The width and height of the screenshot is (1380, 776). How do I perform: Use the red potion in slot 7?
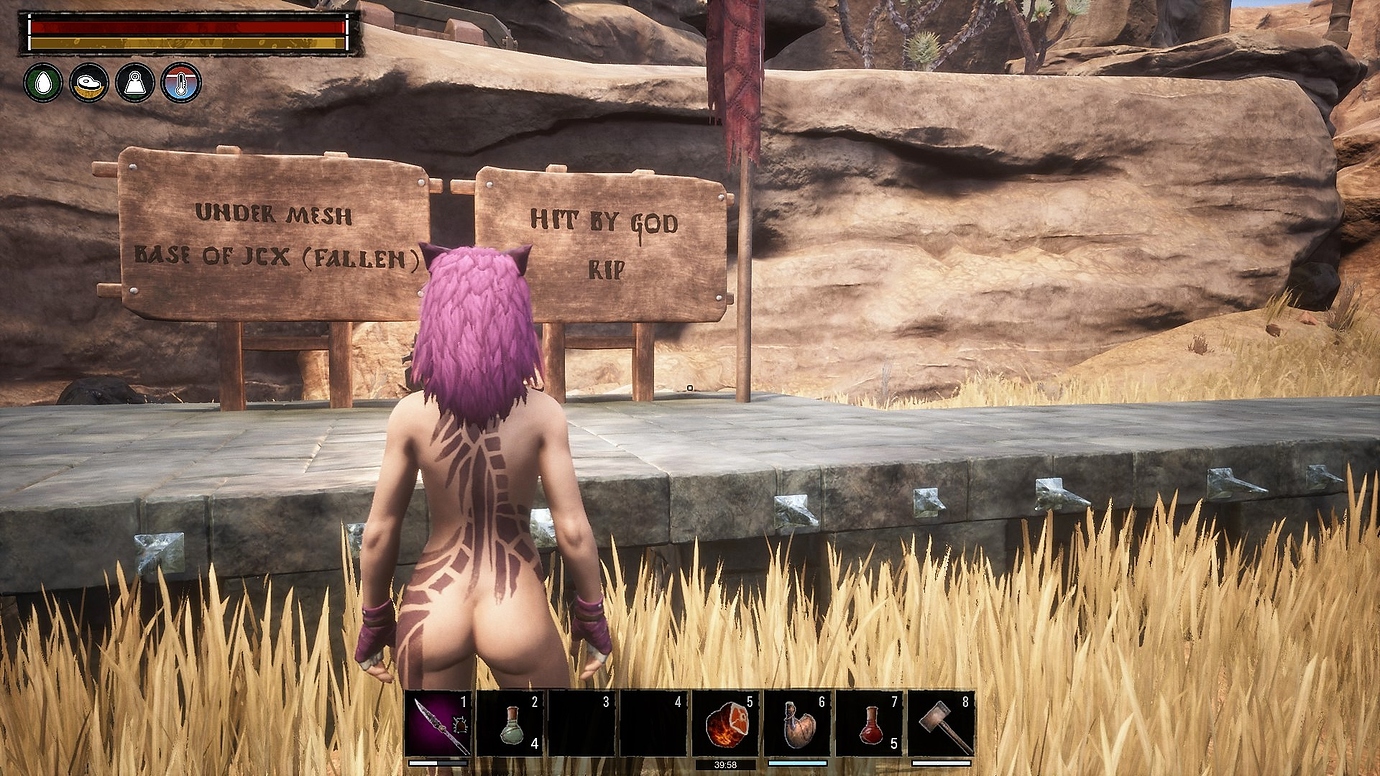click(869, 723)
